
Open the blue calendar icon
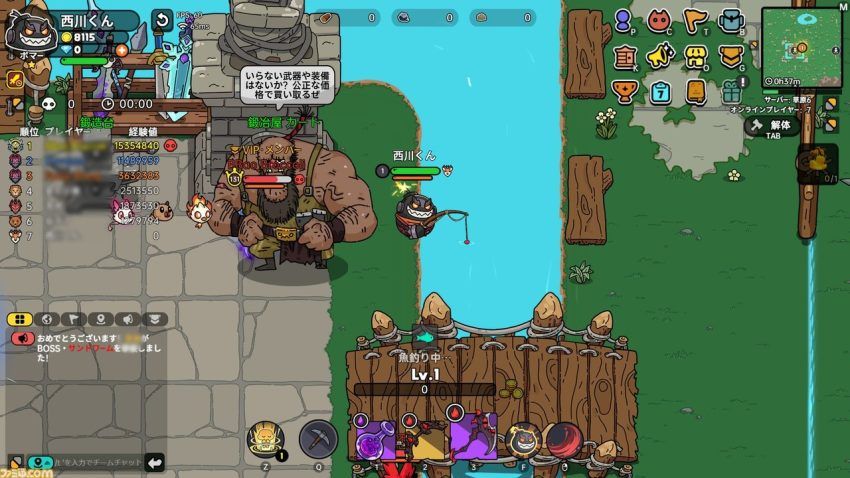[661, 91]
